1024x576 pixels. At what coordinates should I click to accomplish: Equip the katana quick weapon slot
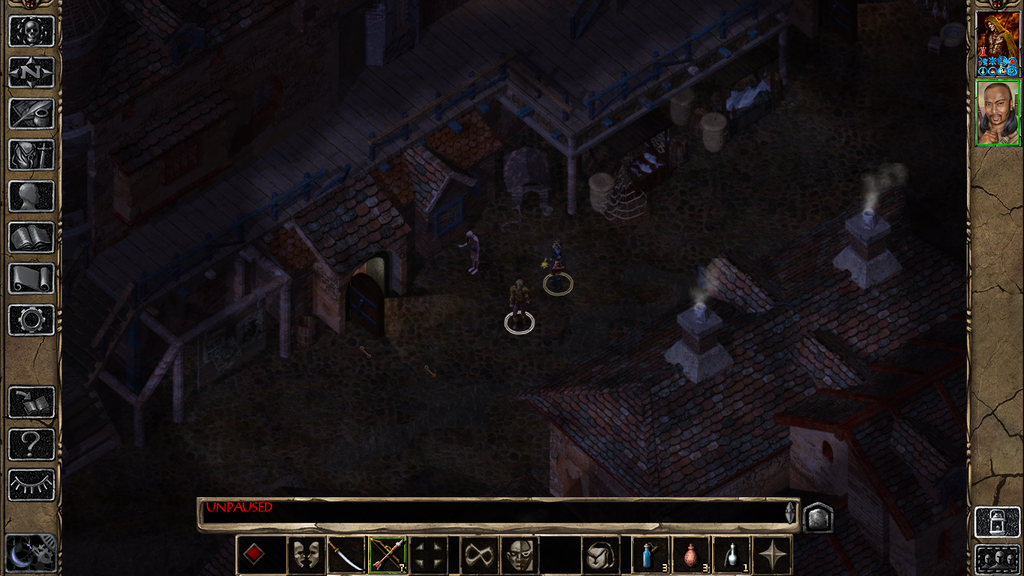[345, 555]
